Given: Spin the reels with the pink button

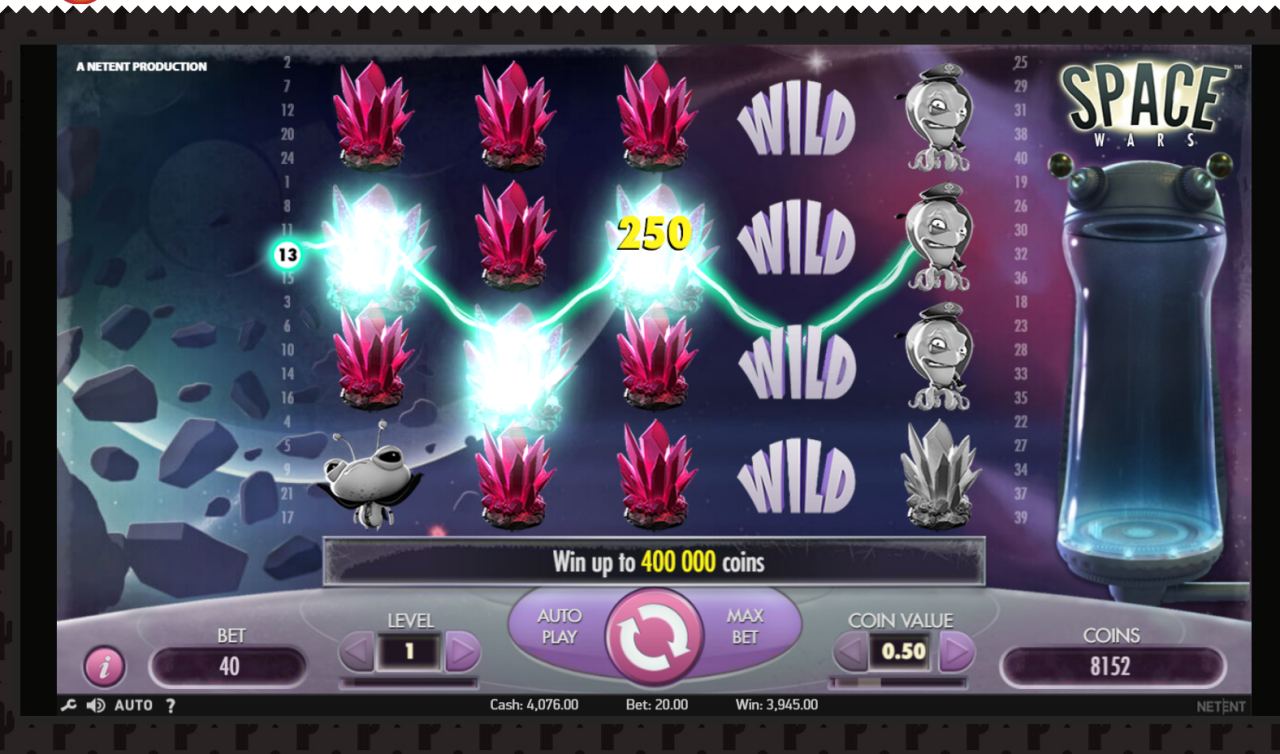Looking at the screenshot, I should (x=654, y=636).
